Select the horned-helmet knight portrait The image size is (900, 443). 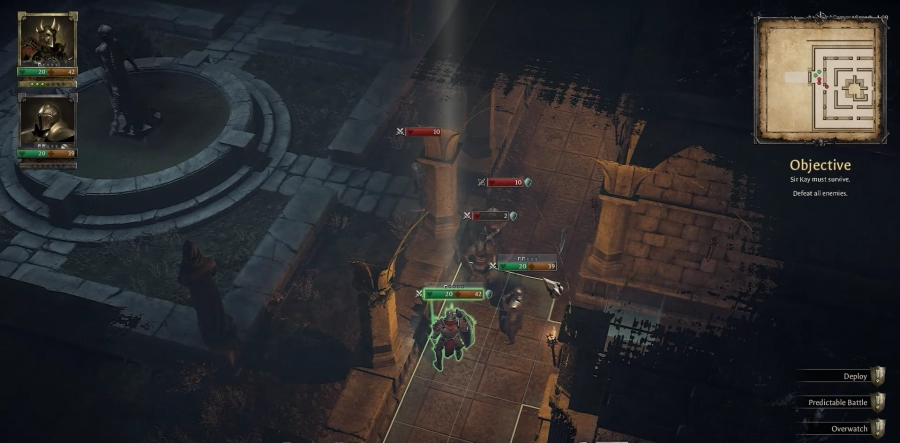point(47,39)
